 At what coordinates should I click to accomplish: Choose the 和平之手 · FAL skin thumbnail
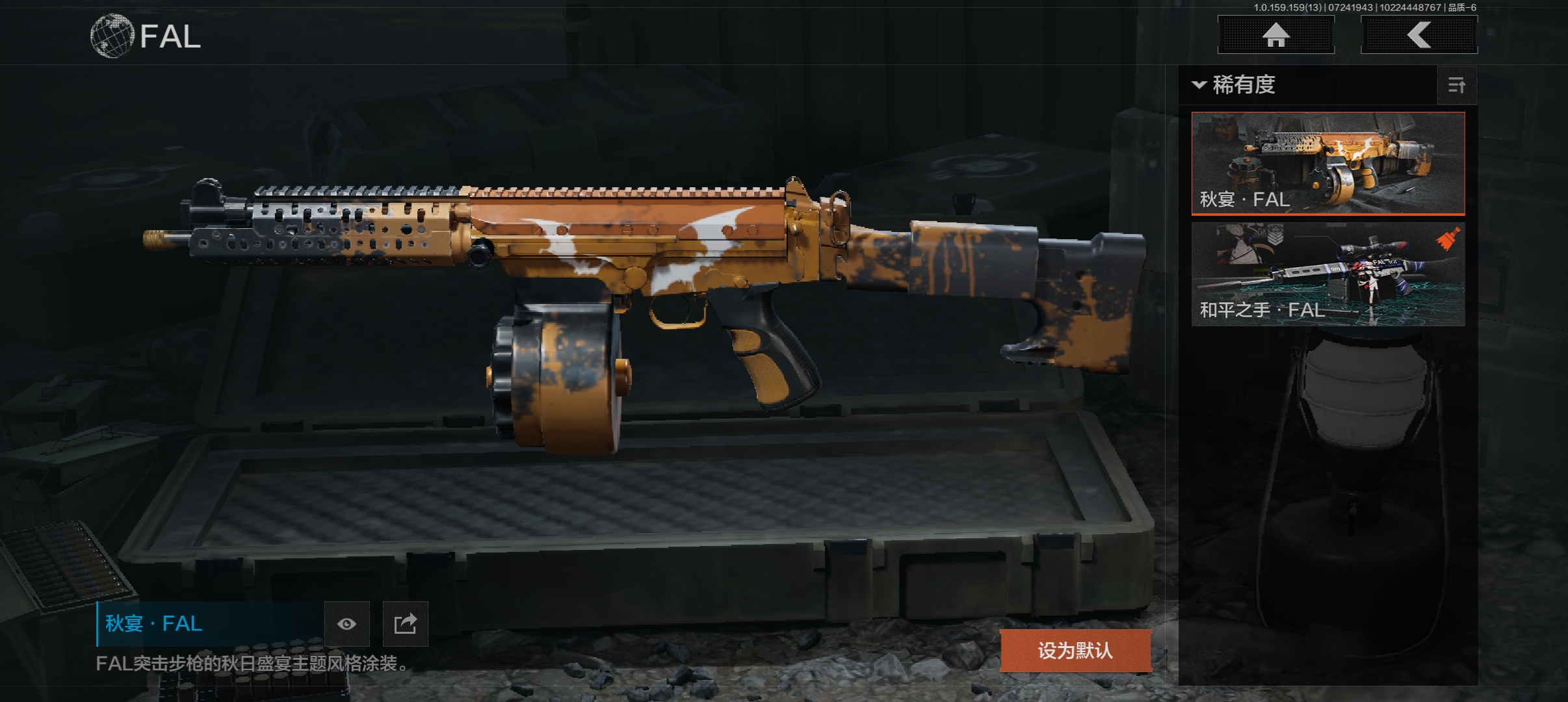click(x=1327, y=274)
